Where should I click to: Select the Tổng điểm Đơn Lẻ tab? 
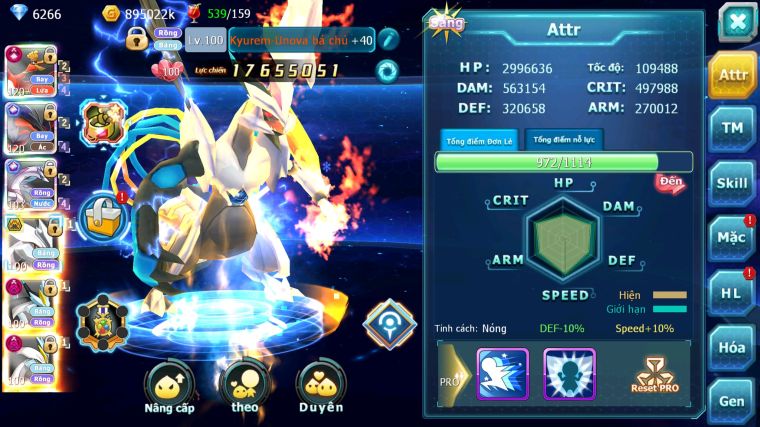479,140
